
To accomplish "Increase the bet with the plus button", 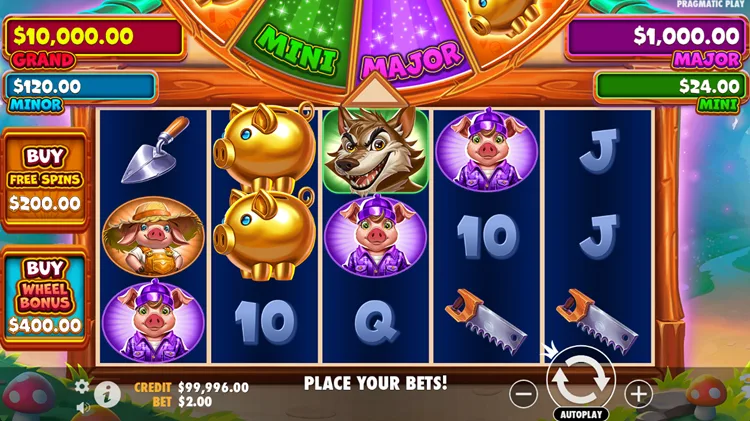I will tap(639, 393).
